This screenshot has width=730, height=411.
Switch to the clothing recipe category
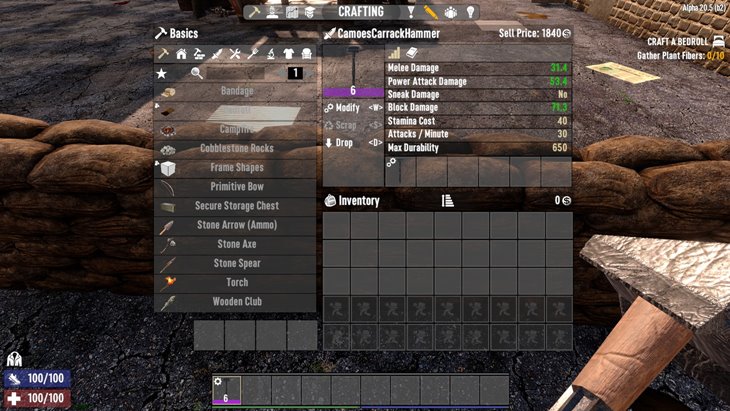click(290, 54)
